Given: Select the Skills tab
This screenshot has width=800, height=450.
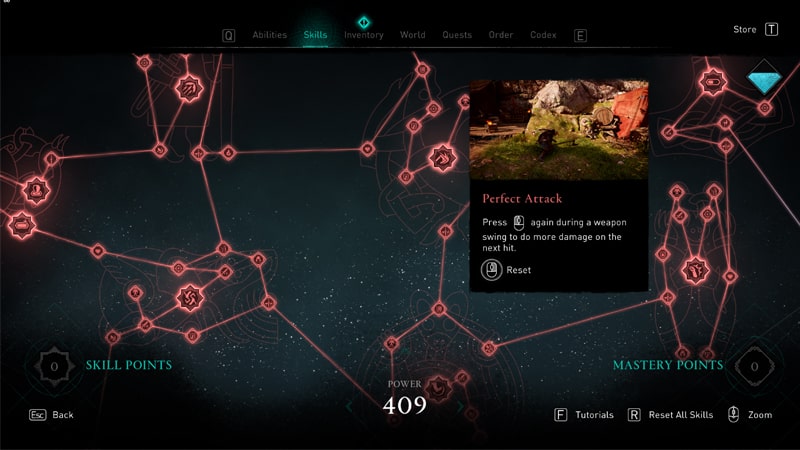Looking at the screenshot, I should 315,35.
